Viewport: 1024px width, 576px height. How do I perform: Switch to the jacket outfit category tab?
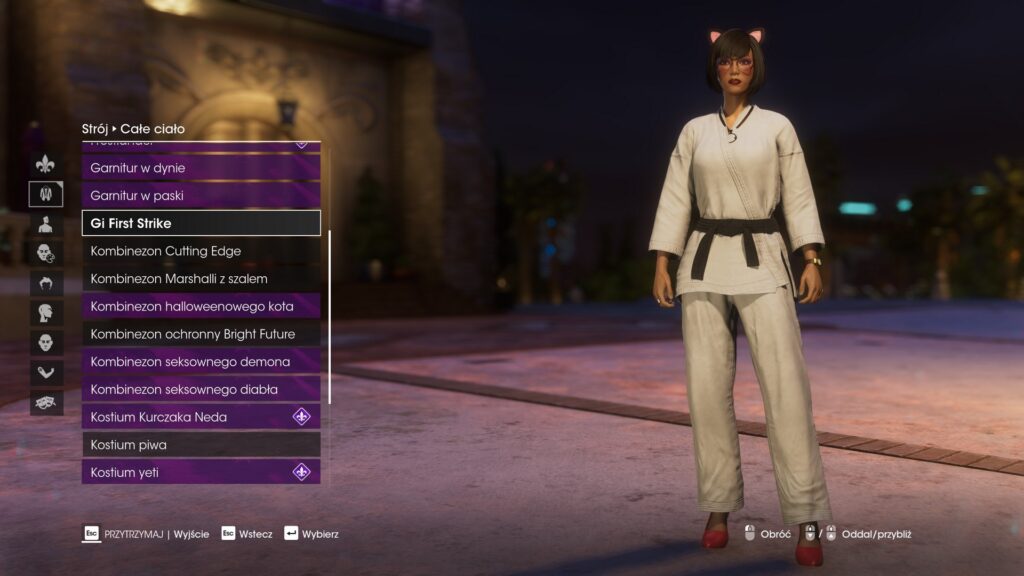(x=46, y=194)
